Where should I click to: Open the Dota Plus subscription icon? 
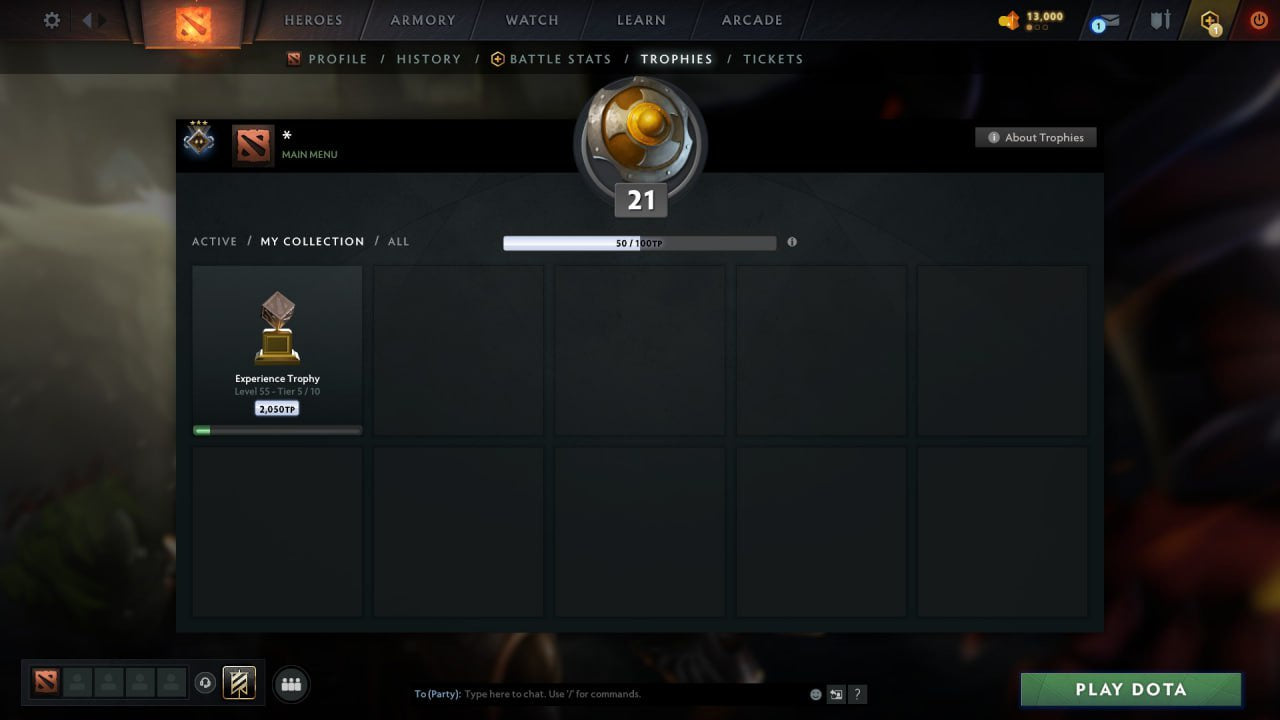click(1210, 20)
